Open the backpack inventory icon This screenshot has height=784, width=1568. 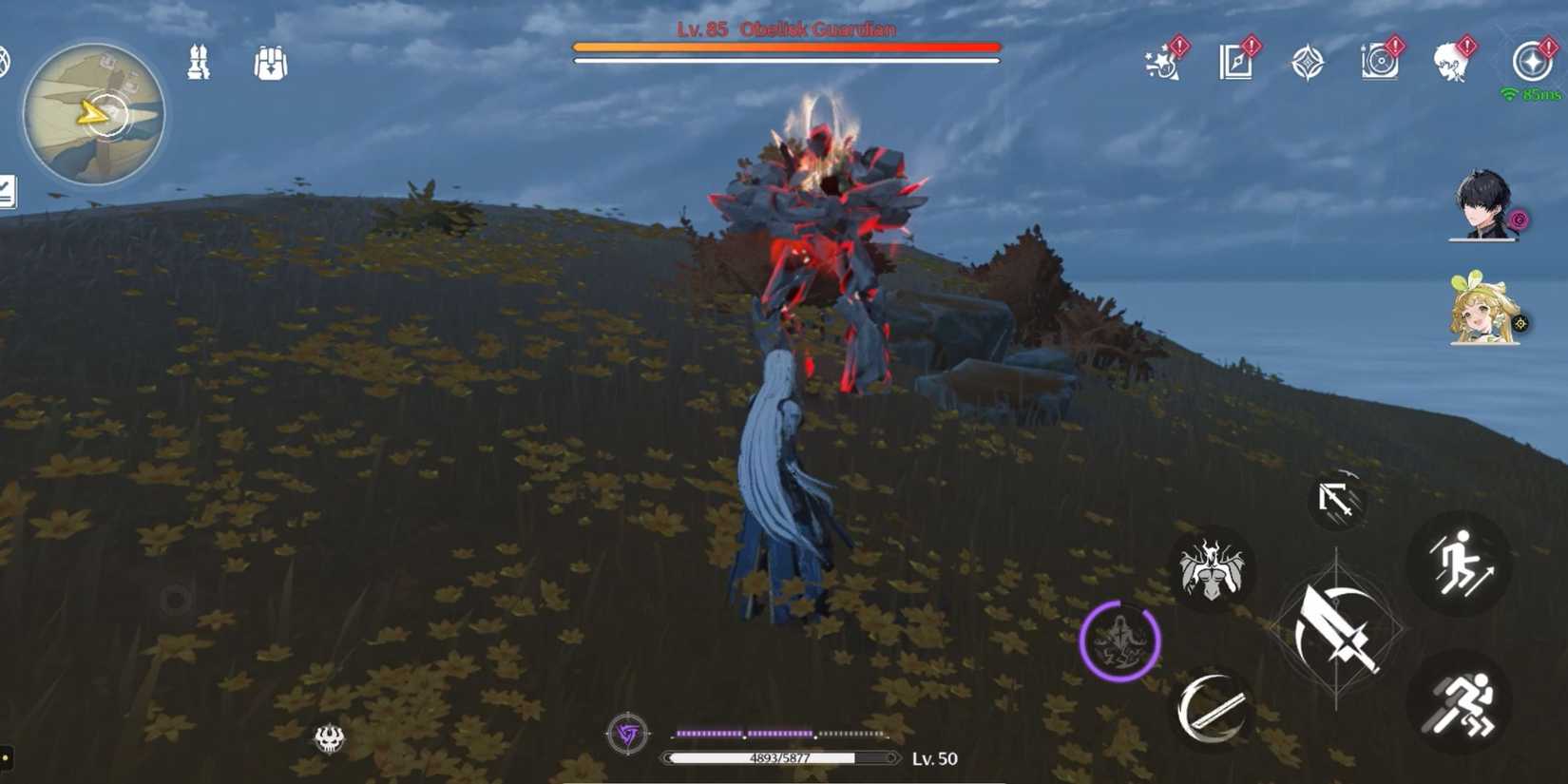(269, 62)
